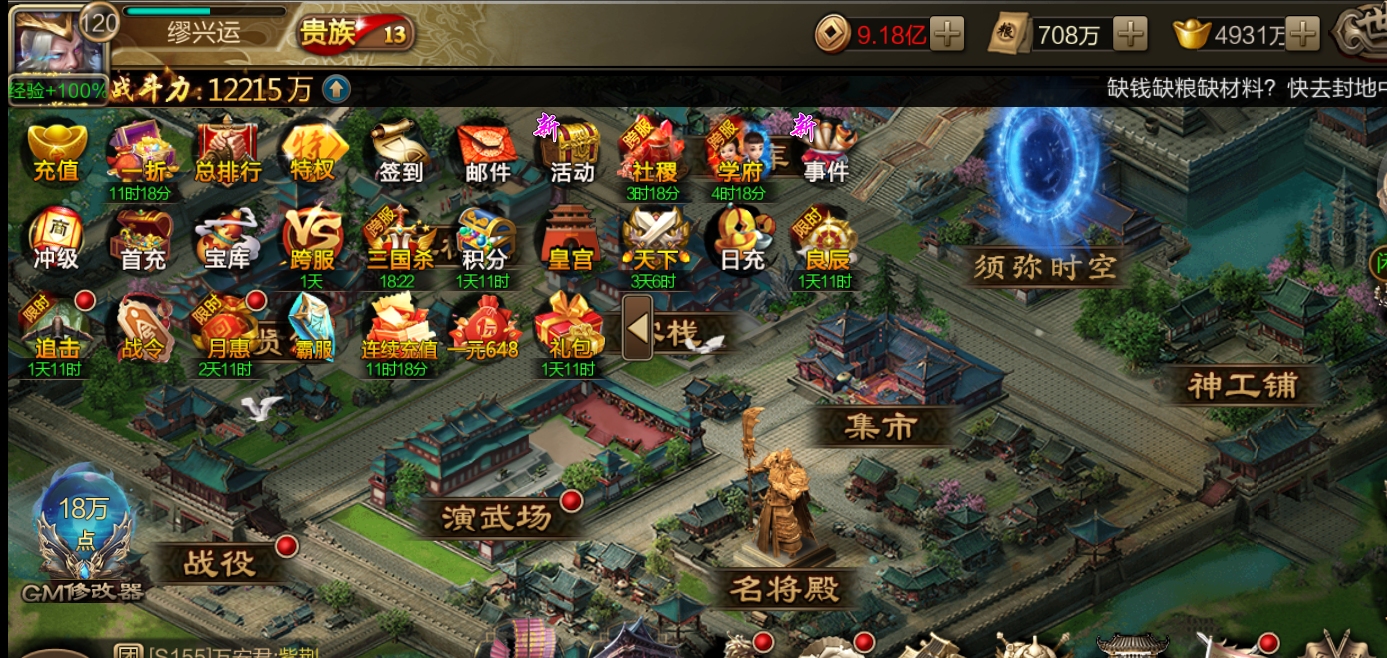Select the 宝库 treasury icon
This screenshot has width=1387, height=658.
click(x=227, y=240)
